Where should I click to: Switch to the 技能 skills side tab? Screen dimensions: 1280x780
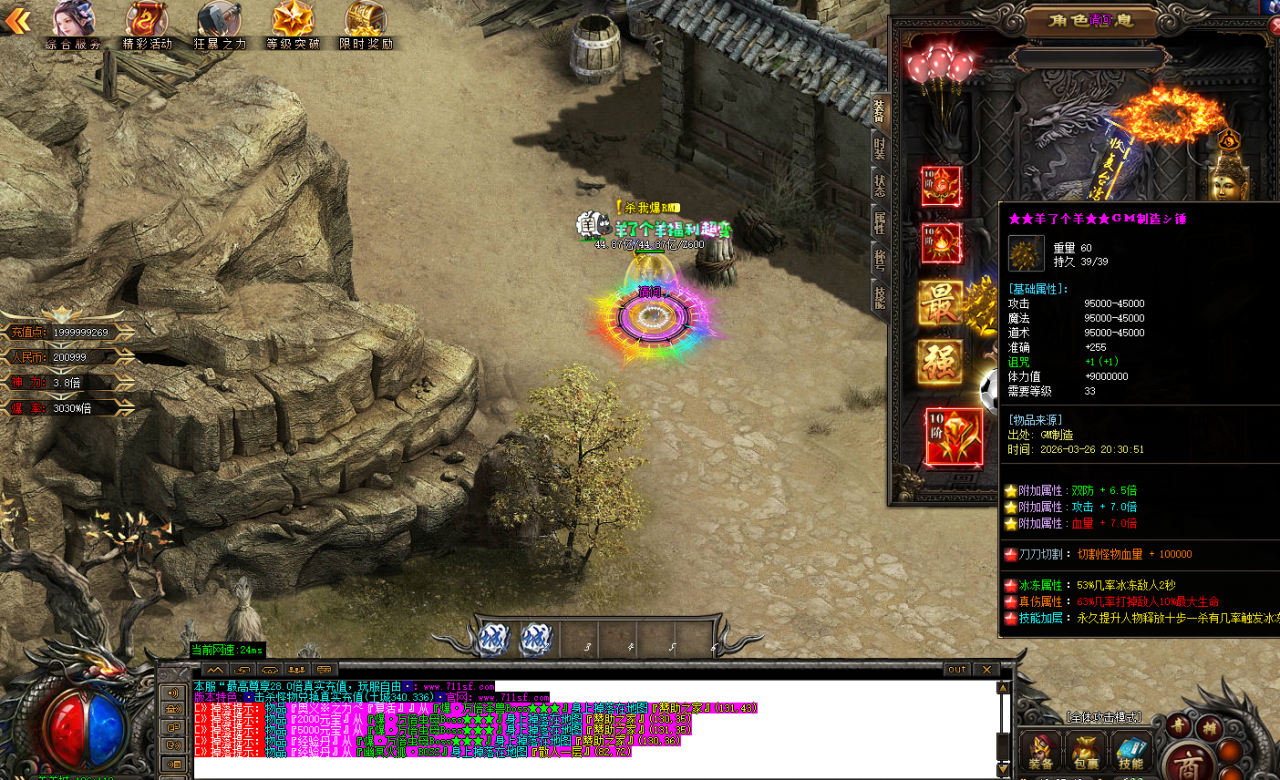879,297
